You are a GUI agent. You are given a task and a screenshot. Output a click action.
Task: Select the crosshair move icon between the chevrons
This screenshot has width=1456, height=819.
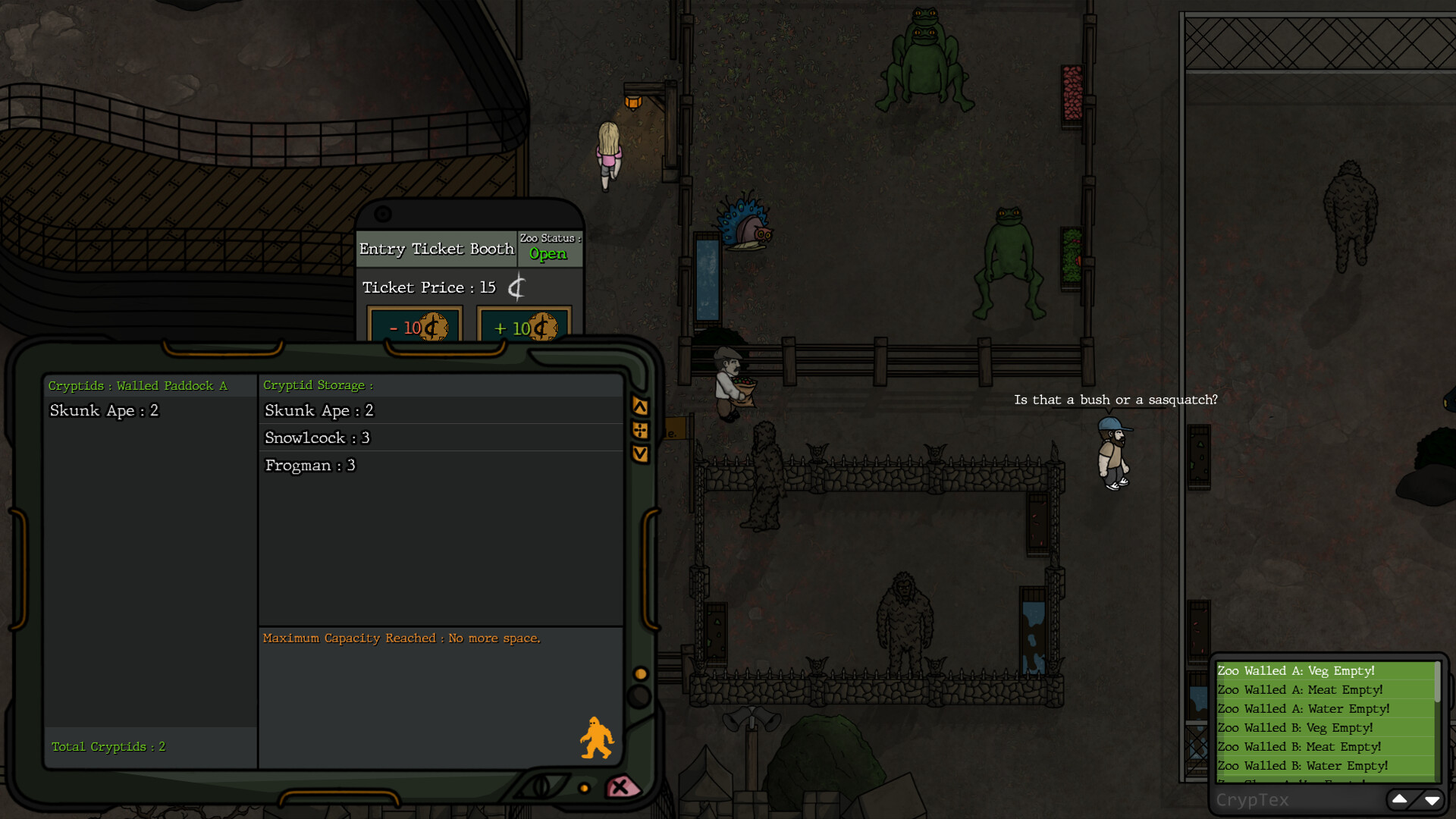click(641, 430)
